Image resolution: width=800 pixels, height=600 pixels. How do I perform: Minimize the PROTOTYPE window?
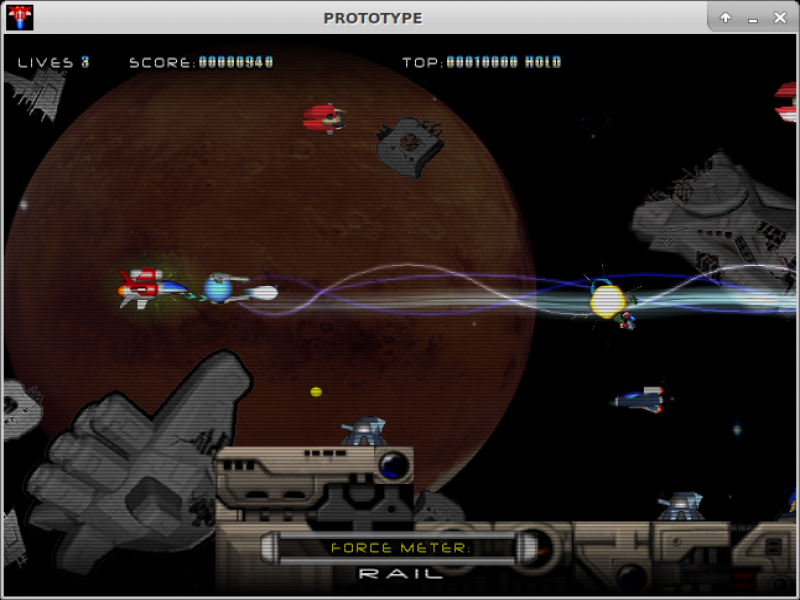click(x=752, y=18)
